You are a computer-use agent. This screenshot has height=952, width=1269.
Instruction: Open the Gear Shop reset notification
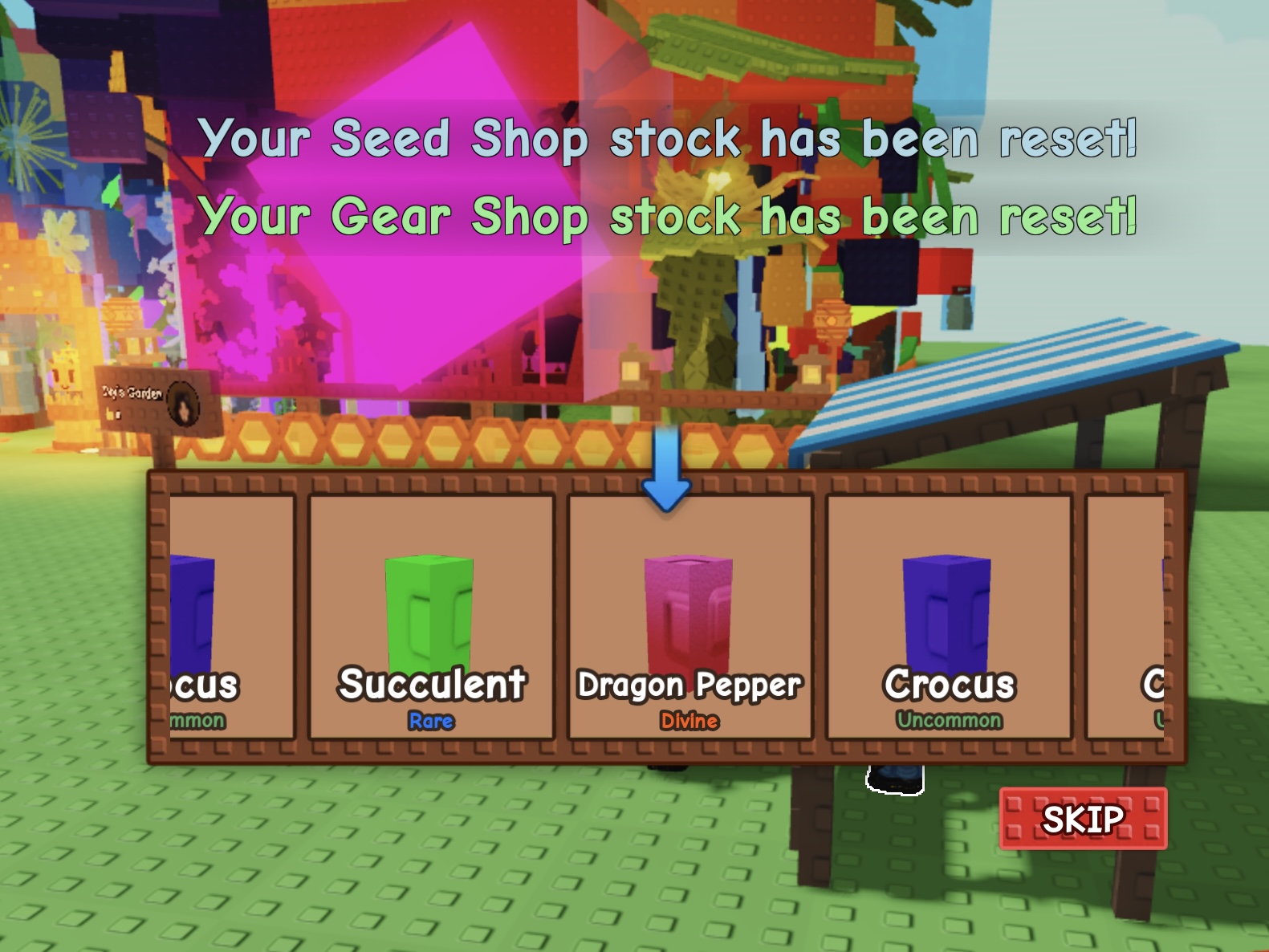pyautogui.click(x=669, y=214)
